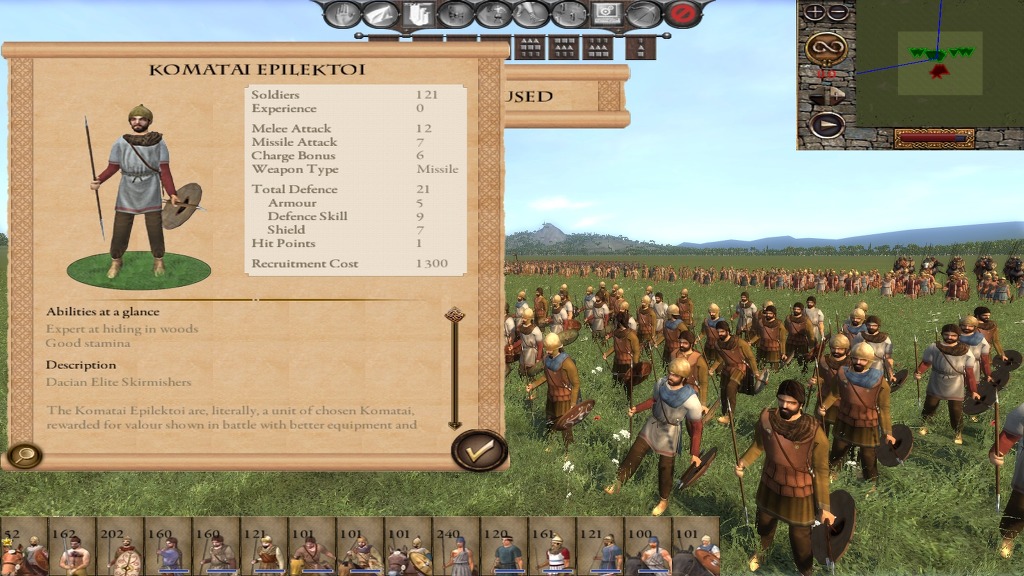The height and width of the screenshot is (576, 1024).
Task: Activate the halt (open hand) command
Action: pos(342,14)
